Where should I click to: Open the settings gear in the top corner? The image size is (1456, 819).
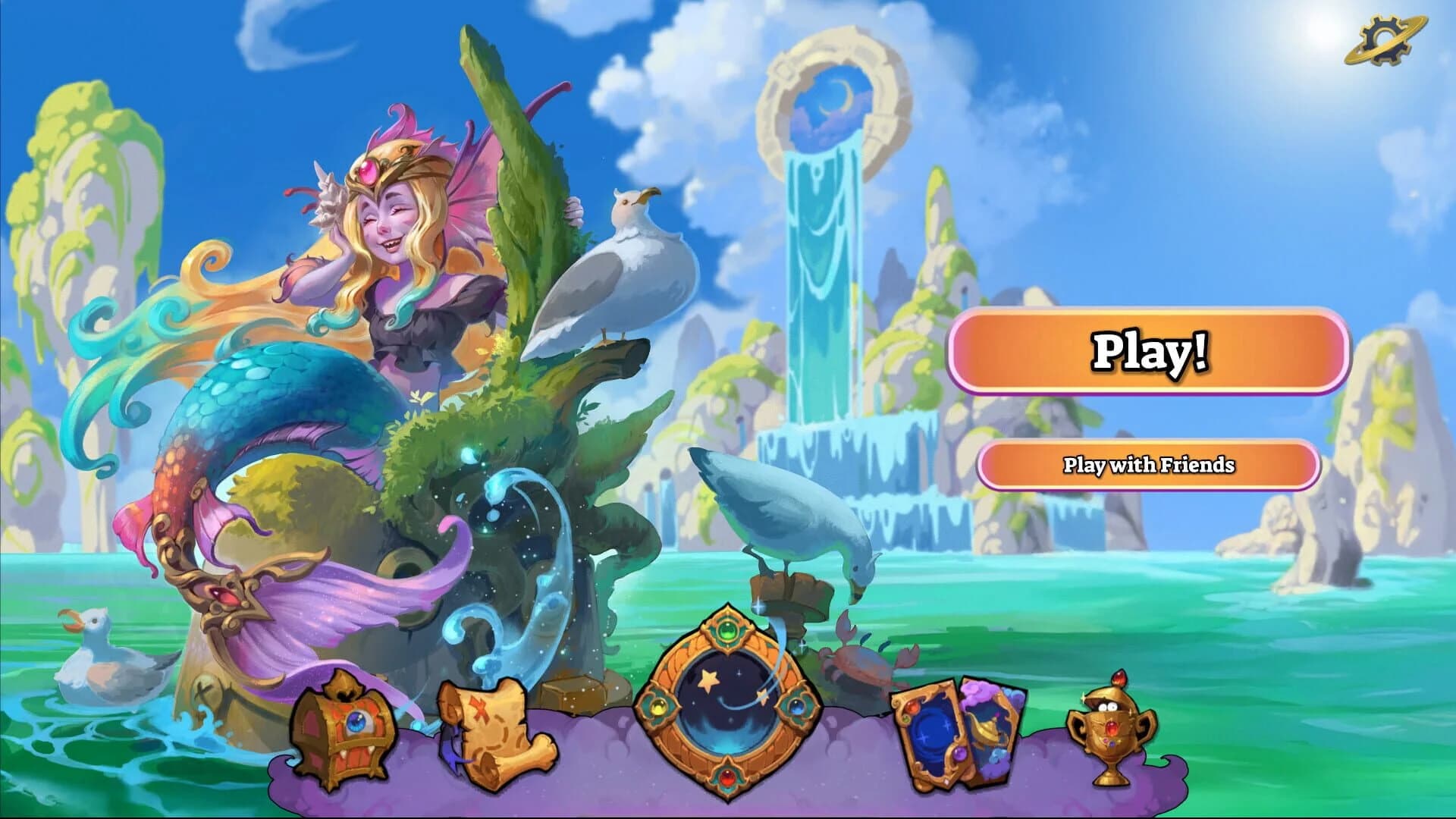1385,40
